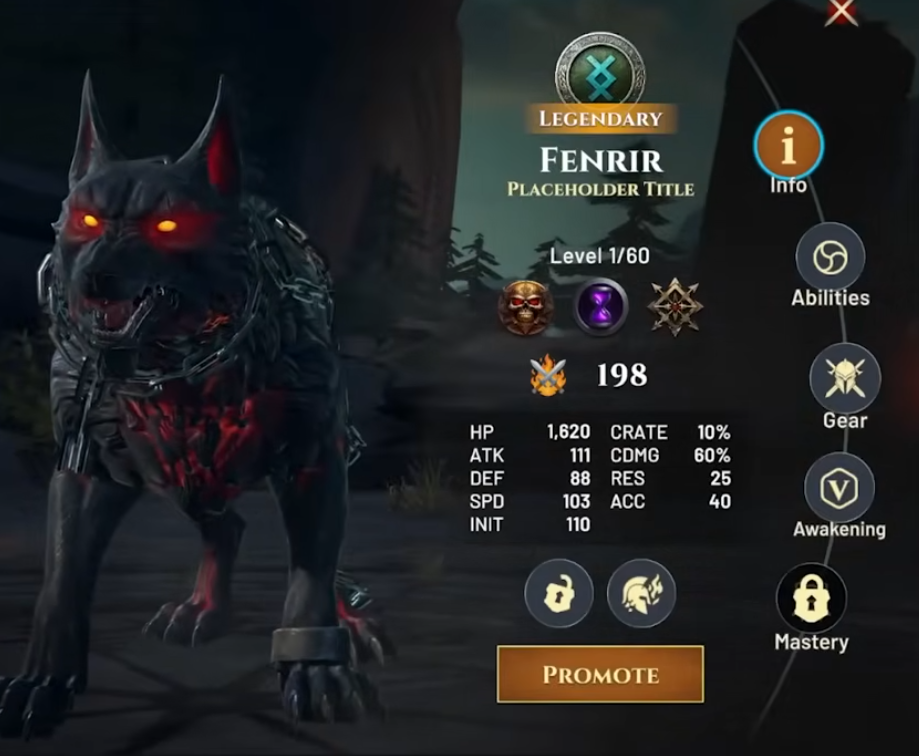Tap the purple hourglass icon
919x756 pixels.
click(601, 307)
